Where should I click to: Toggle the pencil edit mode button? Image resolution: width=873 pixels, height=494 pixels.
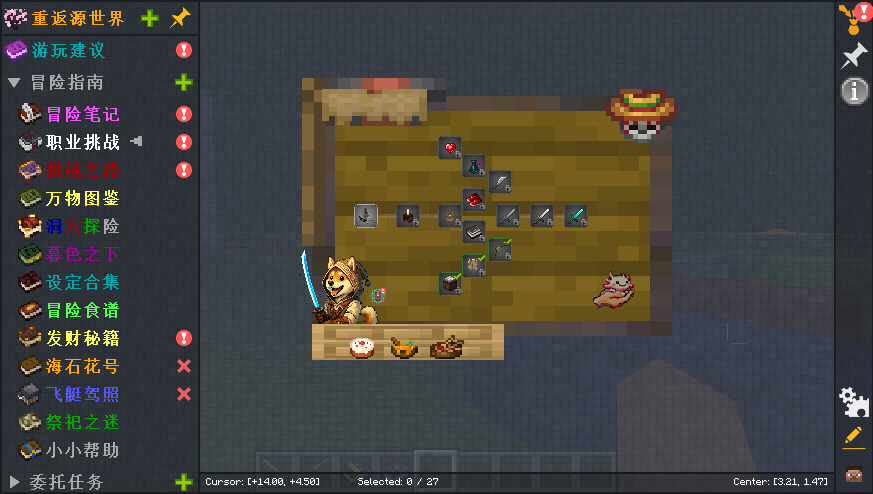pos(853,437)
